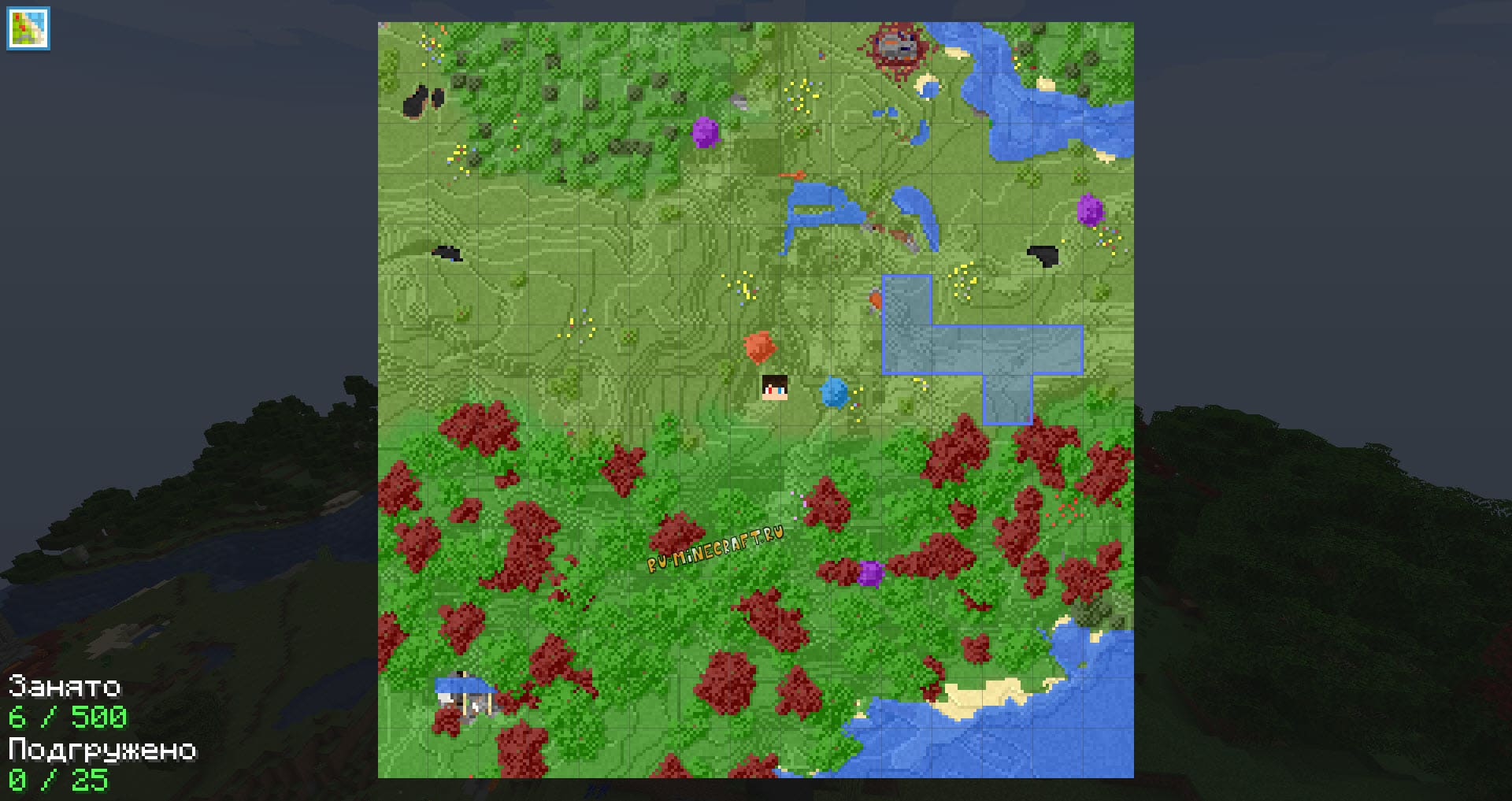Click the blue slime marker beside the player
Viewport: 1512px width, 801px height.
pyautogui.click(x=834, y=393)
